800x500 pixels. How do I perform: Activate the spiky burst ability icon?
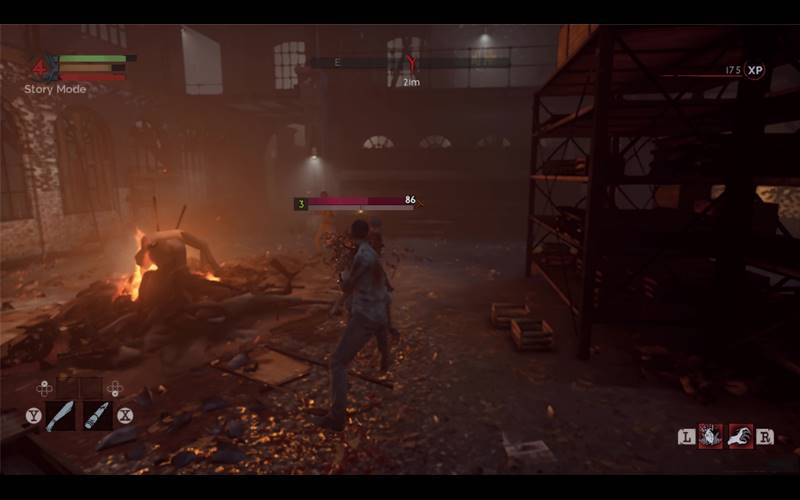[710, 435]
